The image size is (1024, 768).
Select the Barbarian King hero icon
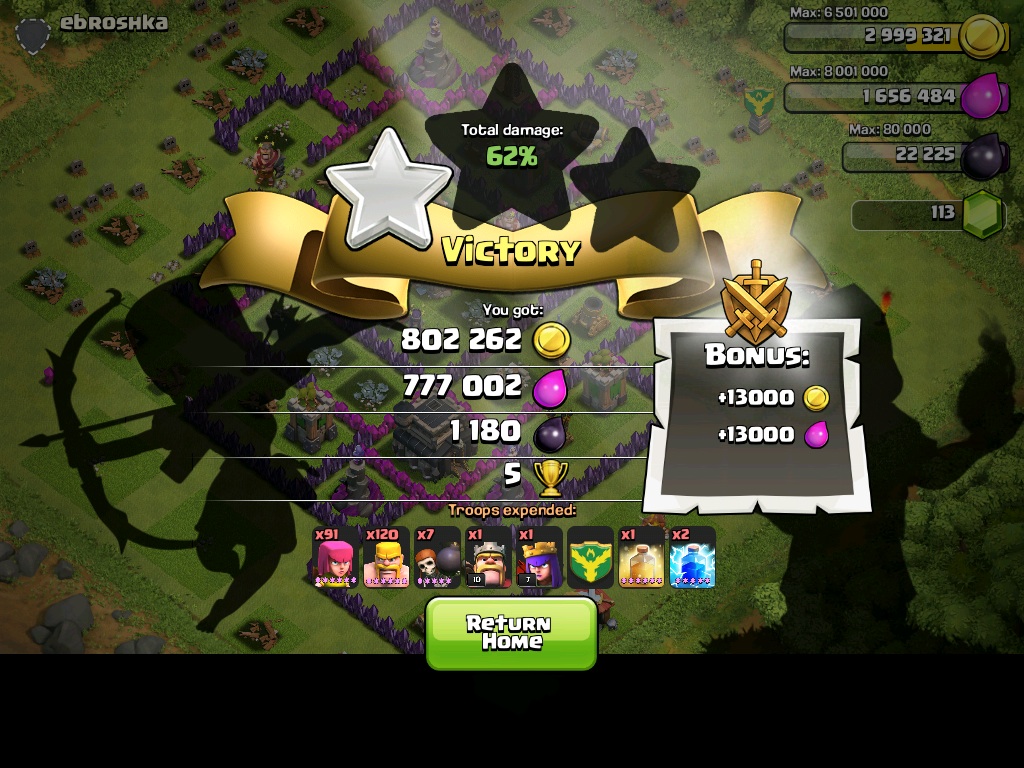489,558
